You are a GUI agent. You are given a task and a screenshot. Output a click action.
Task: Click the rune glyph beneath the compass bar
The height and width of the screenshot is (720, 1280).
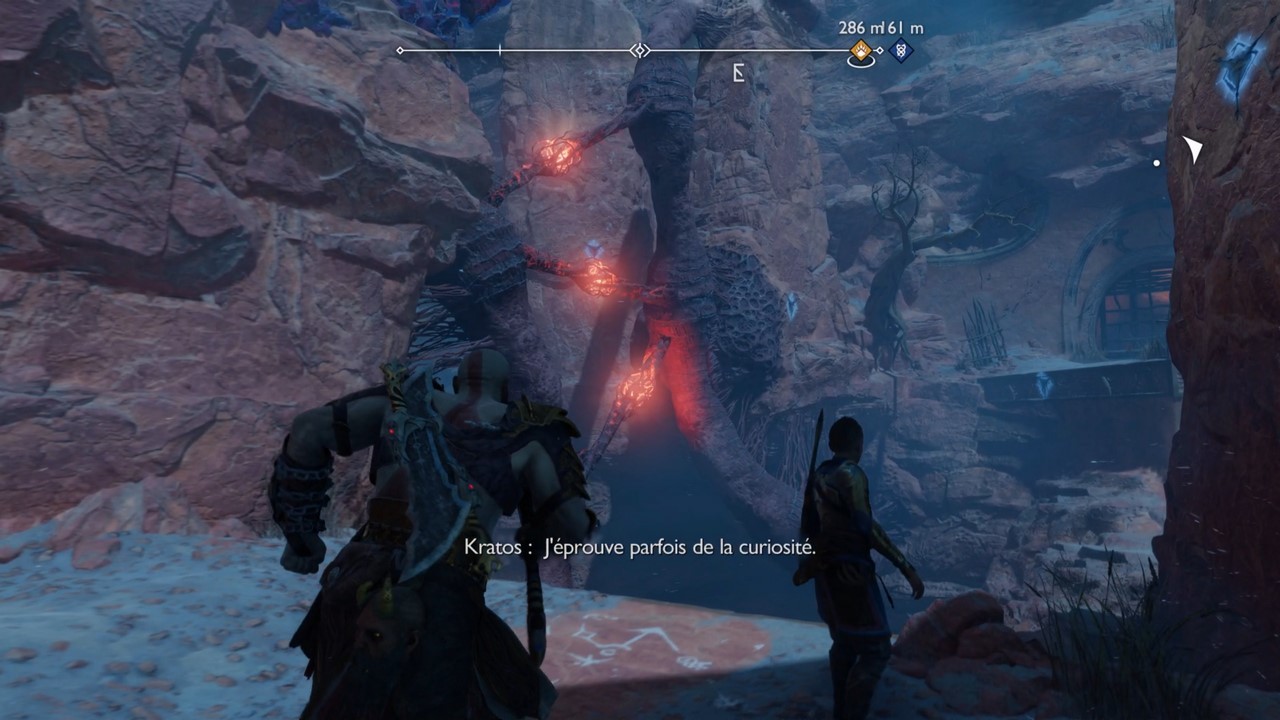tap(739, 73)
